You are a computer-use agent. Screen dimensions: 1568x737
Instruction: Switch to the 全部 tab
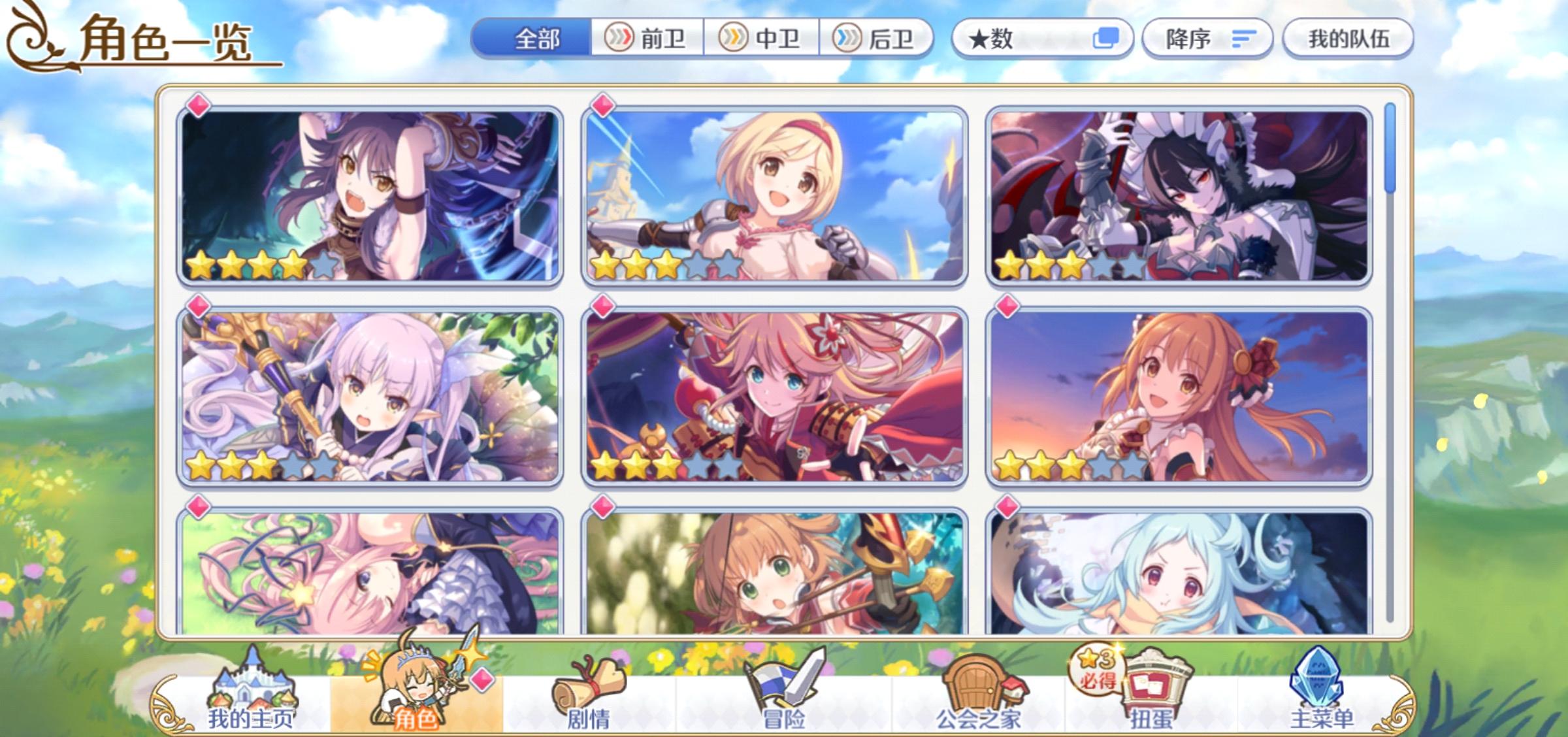536,39
